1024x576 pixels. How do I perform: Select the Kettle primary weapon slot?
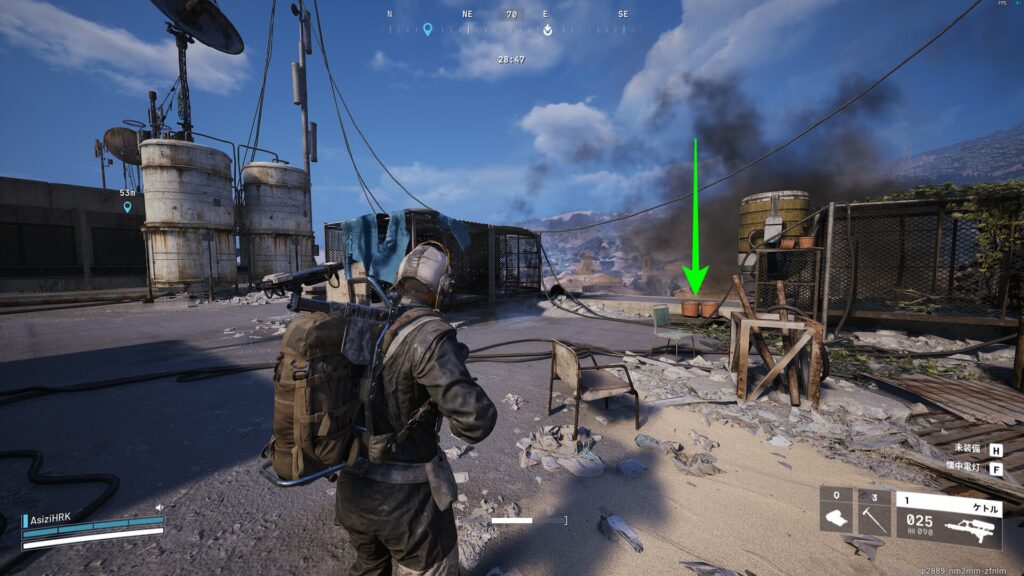pyautogui.click(x=948, y=516)
